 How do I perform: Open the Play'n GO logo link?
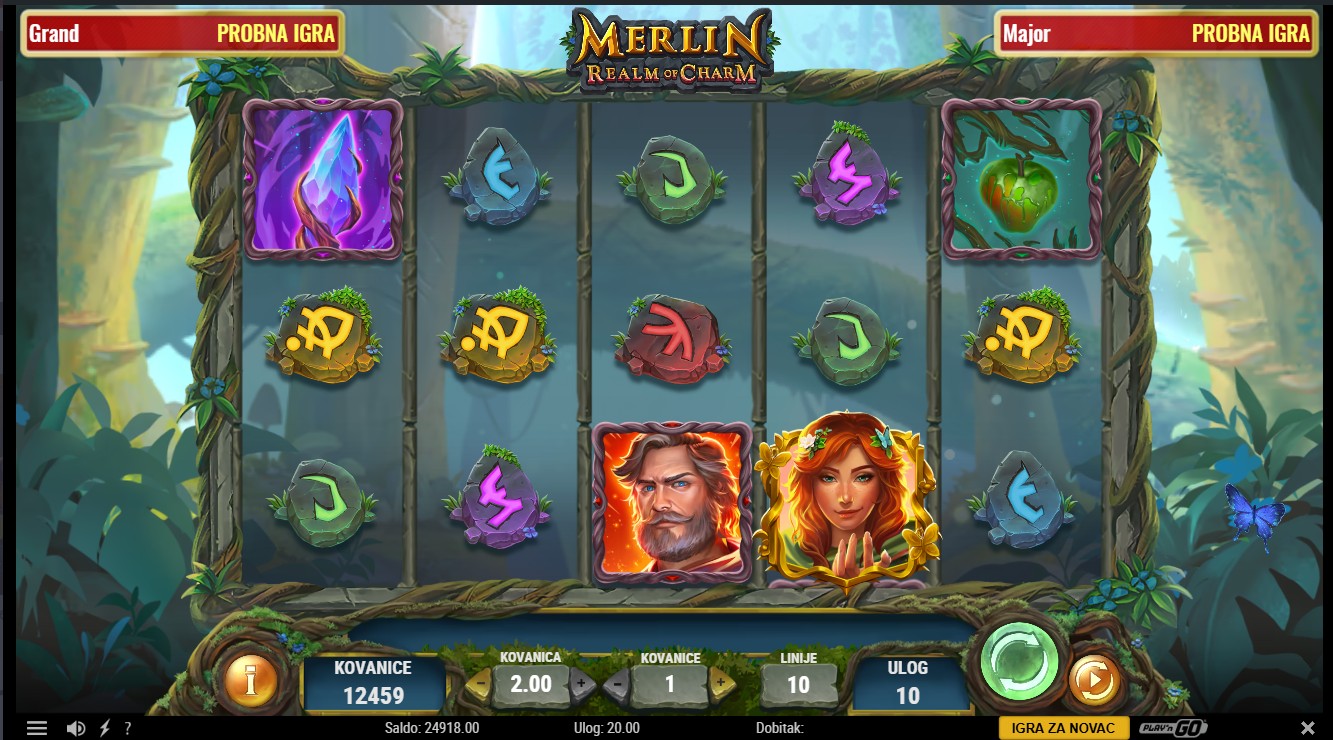click(x=1172, y=728)
